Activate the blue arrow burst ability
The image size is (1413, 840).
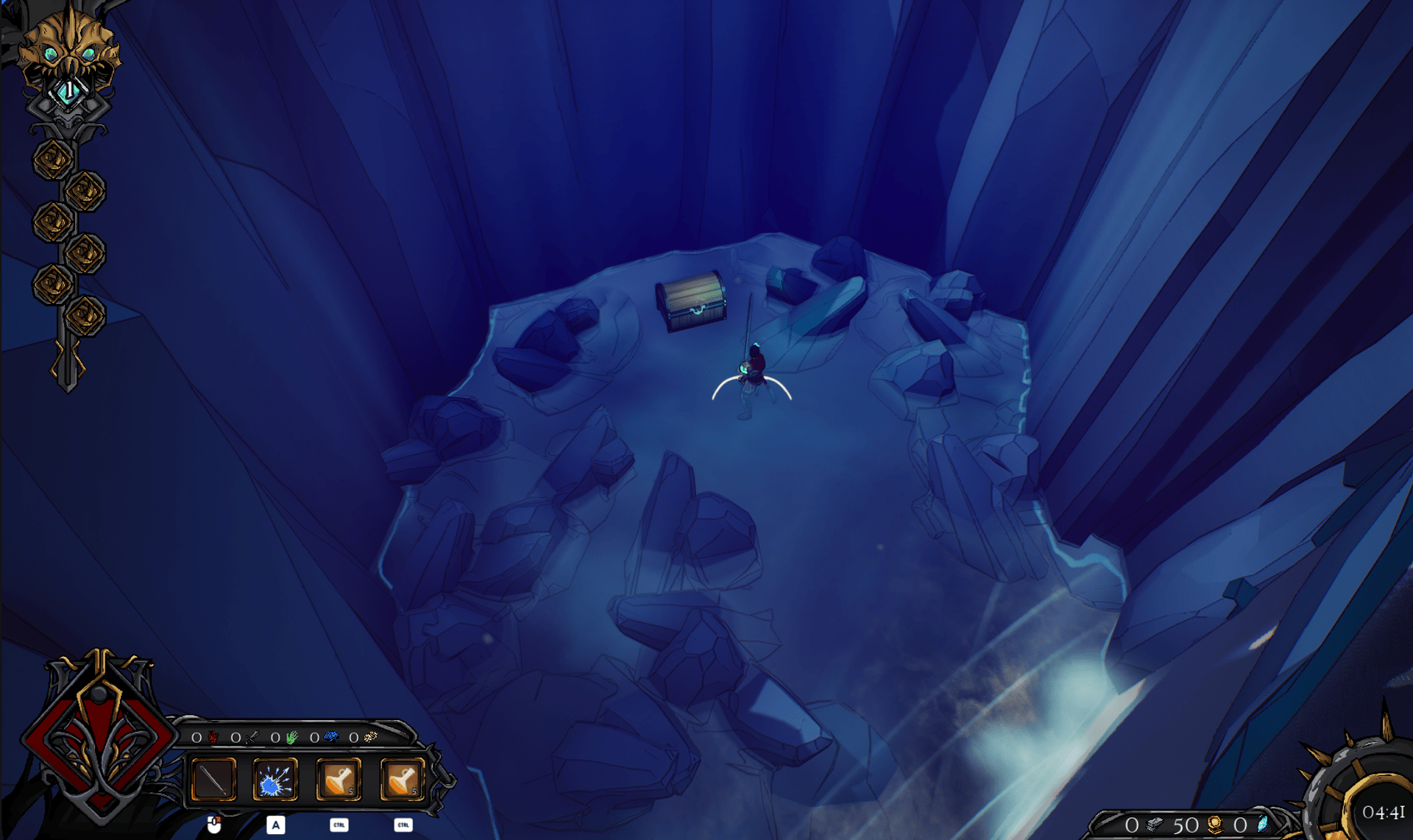(x=275, y=780)
